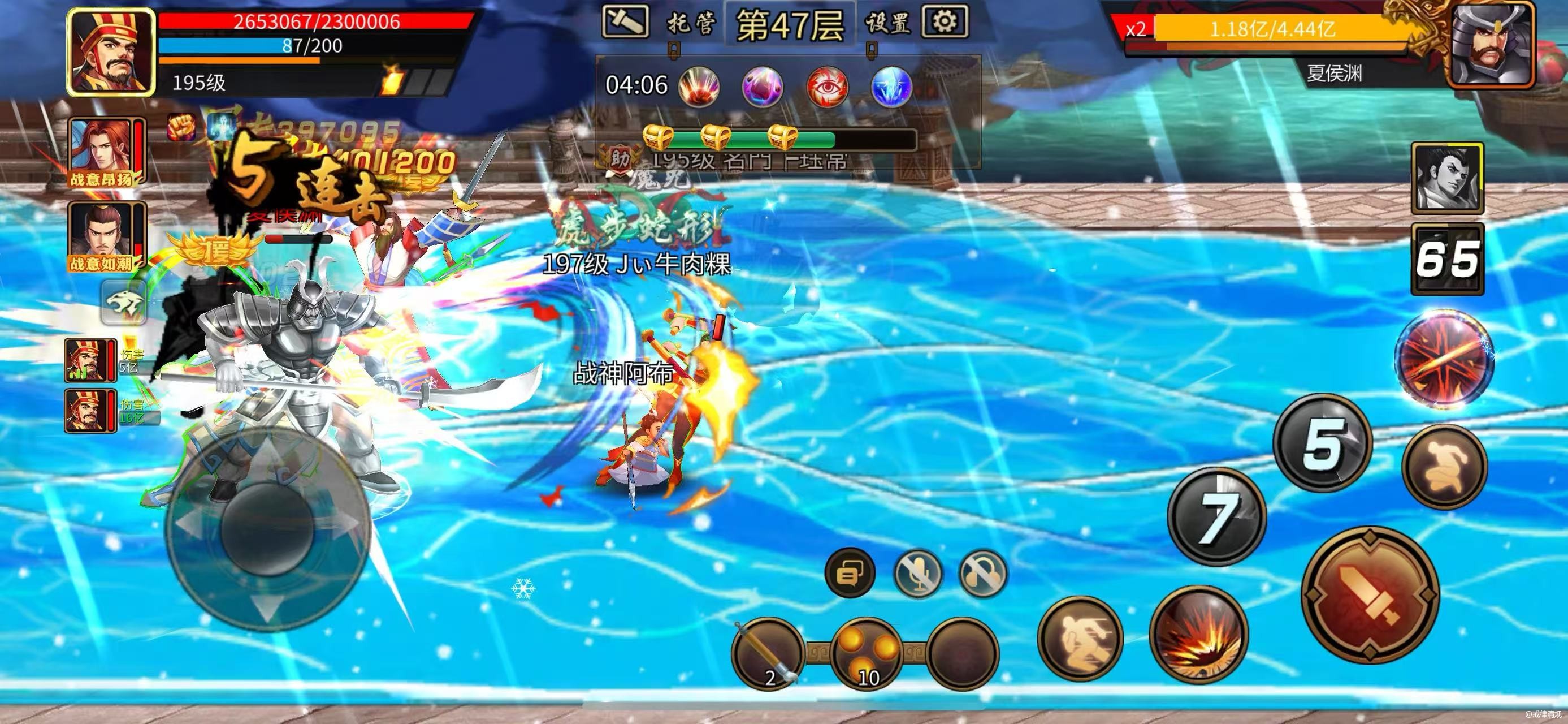1568x724 pixels.
Task: Tap the main sword attack button
Action: pyautogui.click(x=1370, y=596)
